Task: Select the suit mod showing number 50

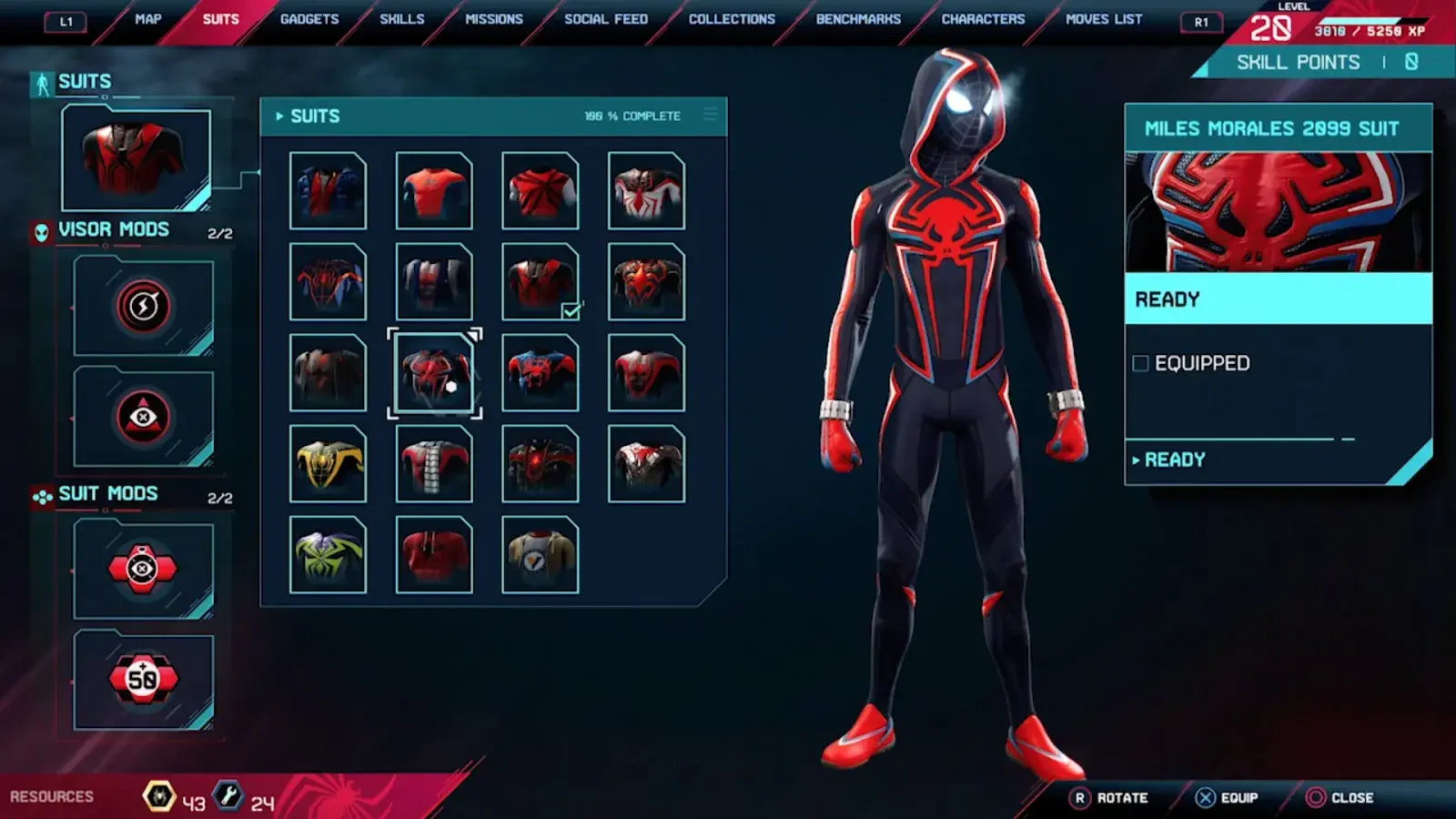Action: (143, 679)
